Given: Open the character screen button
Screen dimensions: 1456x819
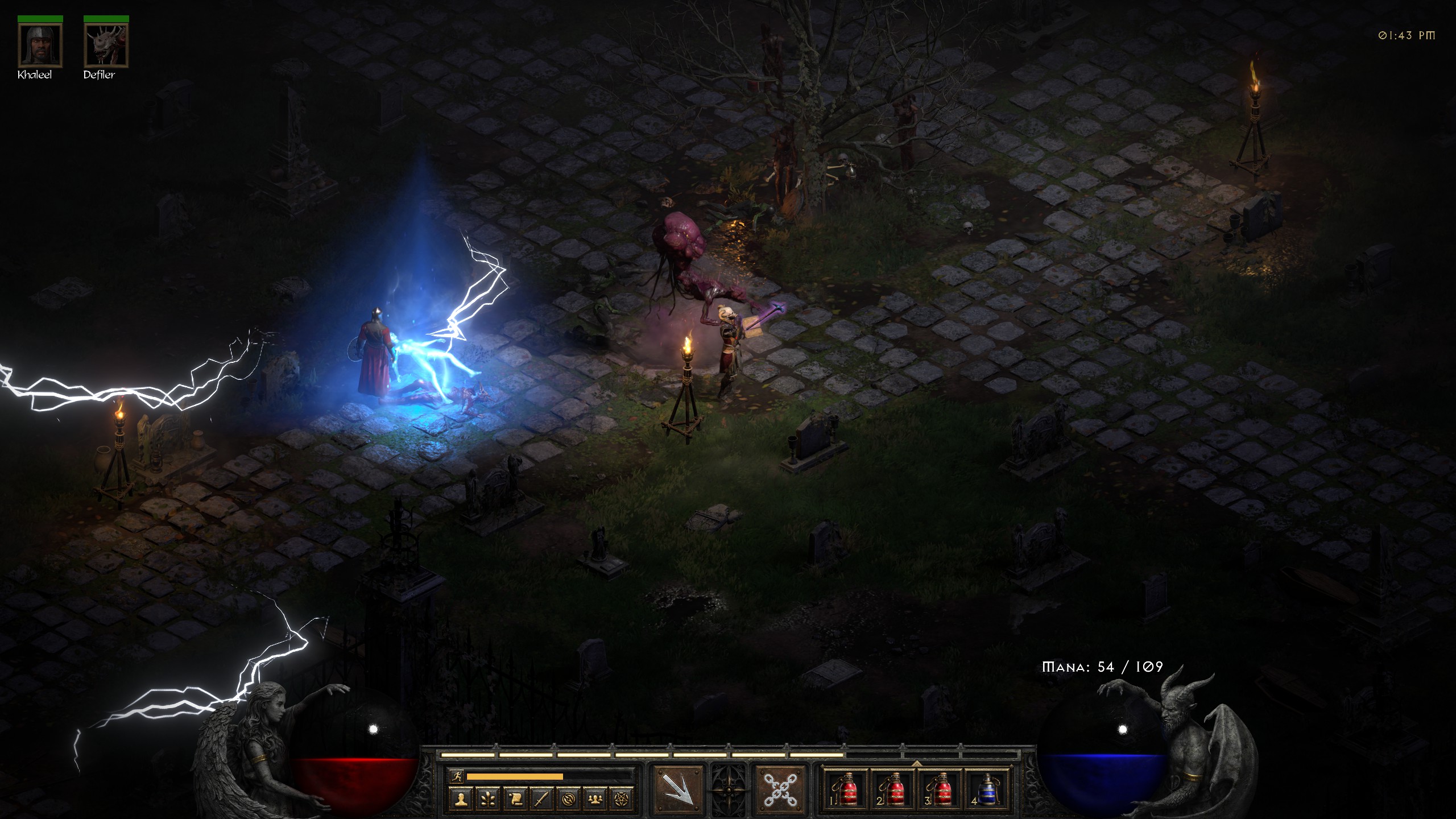Looking at the screenshot, I should click(x=461, y=799).
